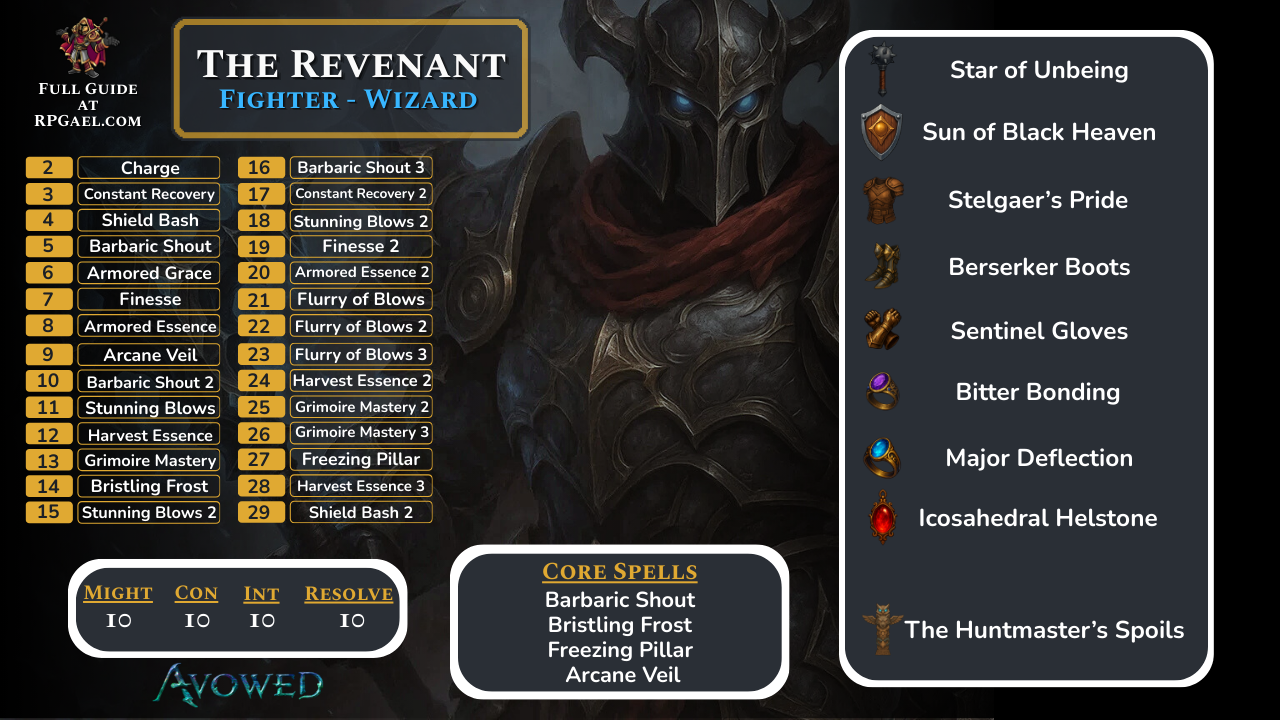Image resolution: width=1280 pixels, height=720 pixels.
Task: Select the Flurry of Blows 3 row
Action: click(360, 354)
